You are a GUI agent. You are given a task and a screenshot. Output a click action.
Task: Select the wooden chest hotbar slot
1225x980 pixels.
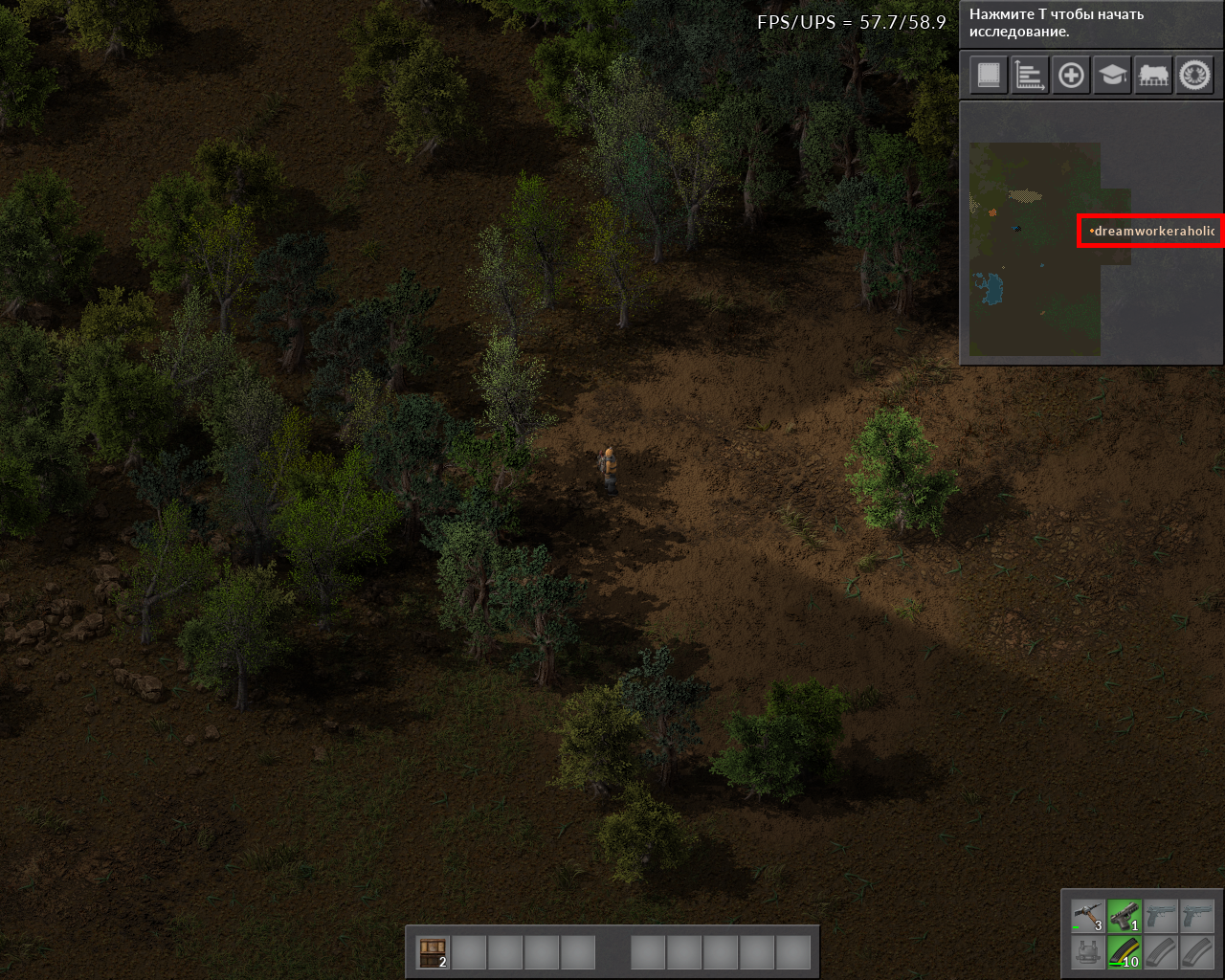pyautogui.click(x=434, y=952)
